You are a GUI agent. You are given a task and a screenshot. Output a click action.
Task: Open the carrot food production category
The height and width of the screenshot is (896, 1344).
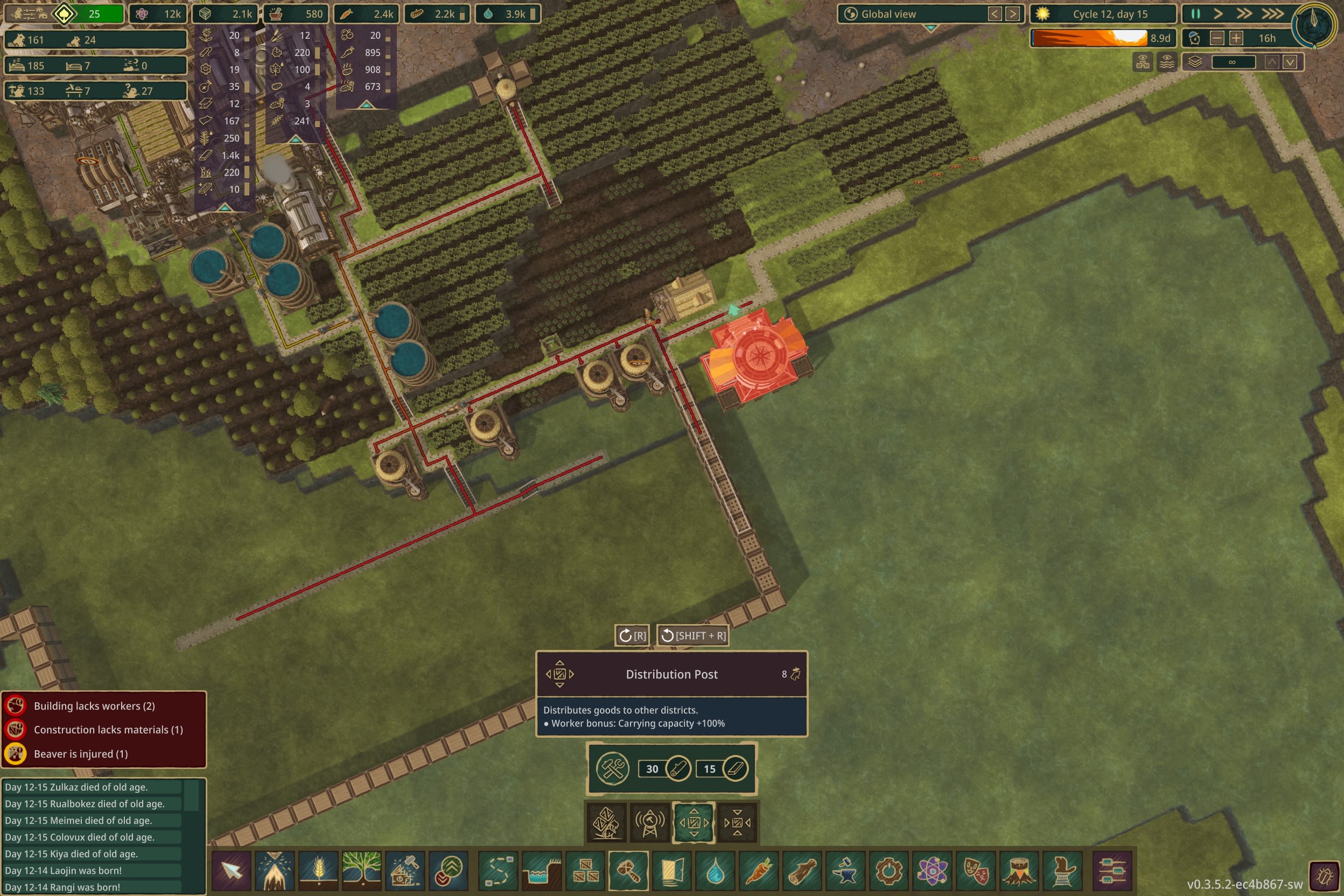[760, 871]
